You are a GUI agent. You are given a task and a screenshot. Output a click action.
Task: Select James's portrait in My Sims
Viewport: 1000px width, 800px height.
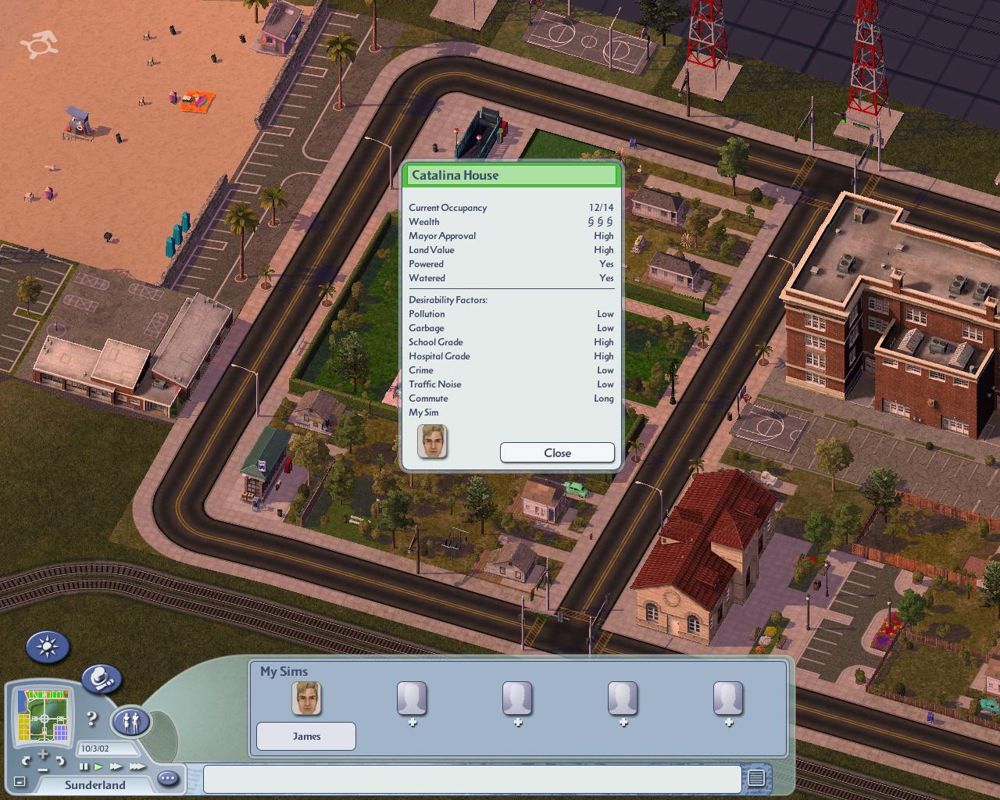(306, 698)
